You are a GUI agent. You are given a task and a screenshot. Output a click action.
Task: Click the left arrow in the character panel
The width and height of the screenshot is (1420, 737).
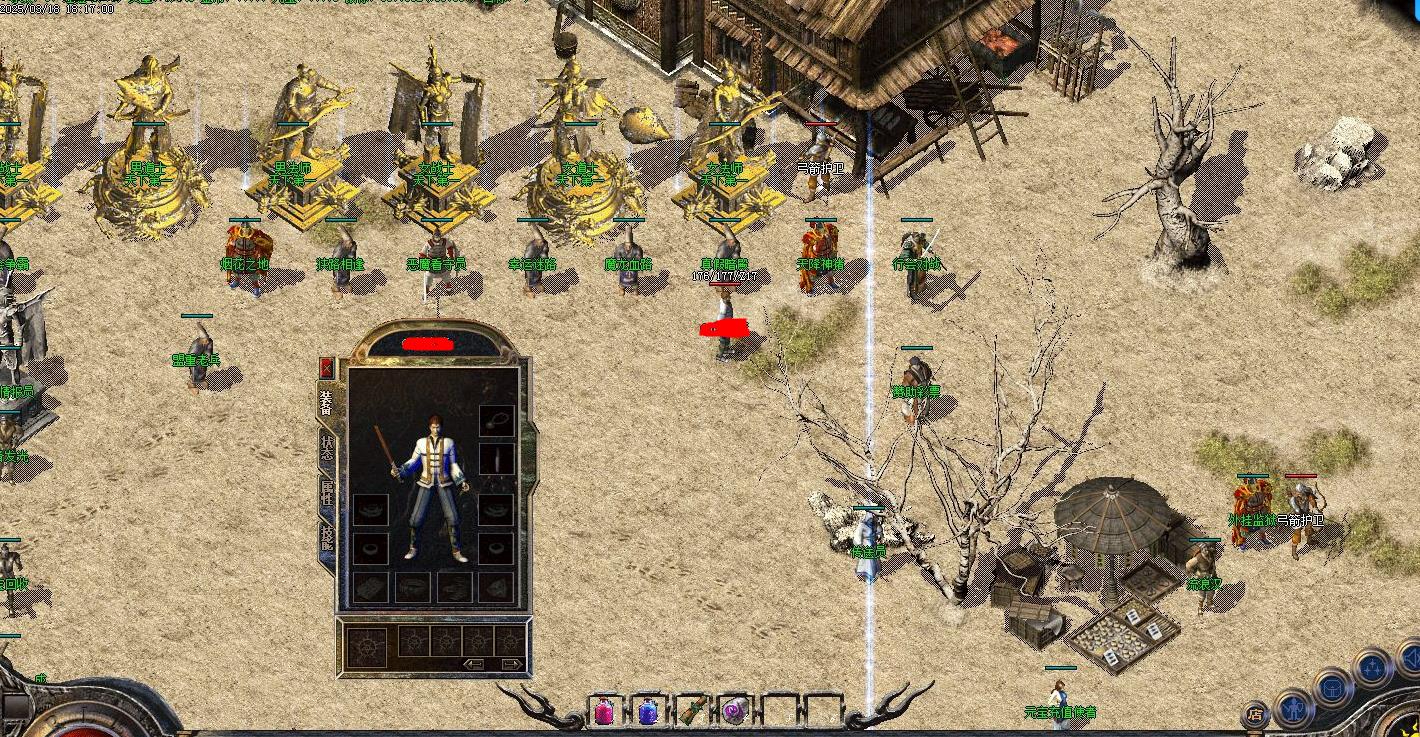click(x=474, y=664)
